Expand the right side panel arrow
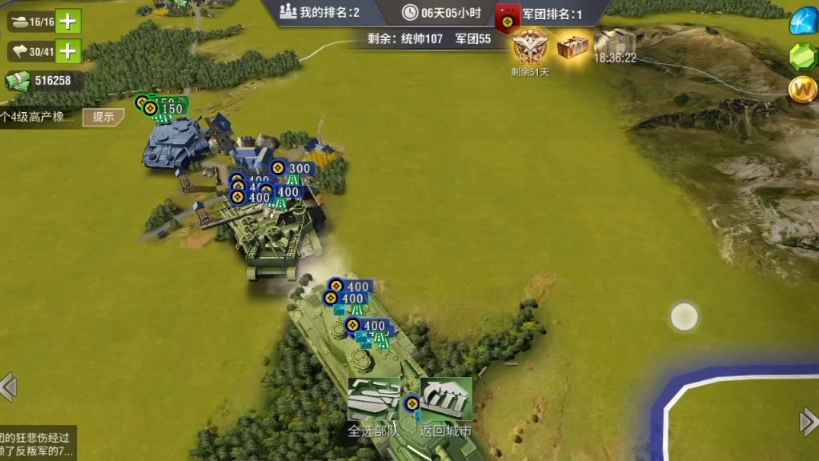Viewport: 819px width, 461px height. (809, 421)
